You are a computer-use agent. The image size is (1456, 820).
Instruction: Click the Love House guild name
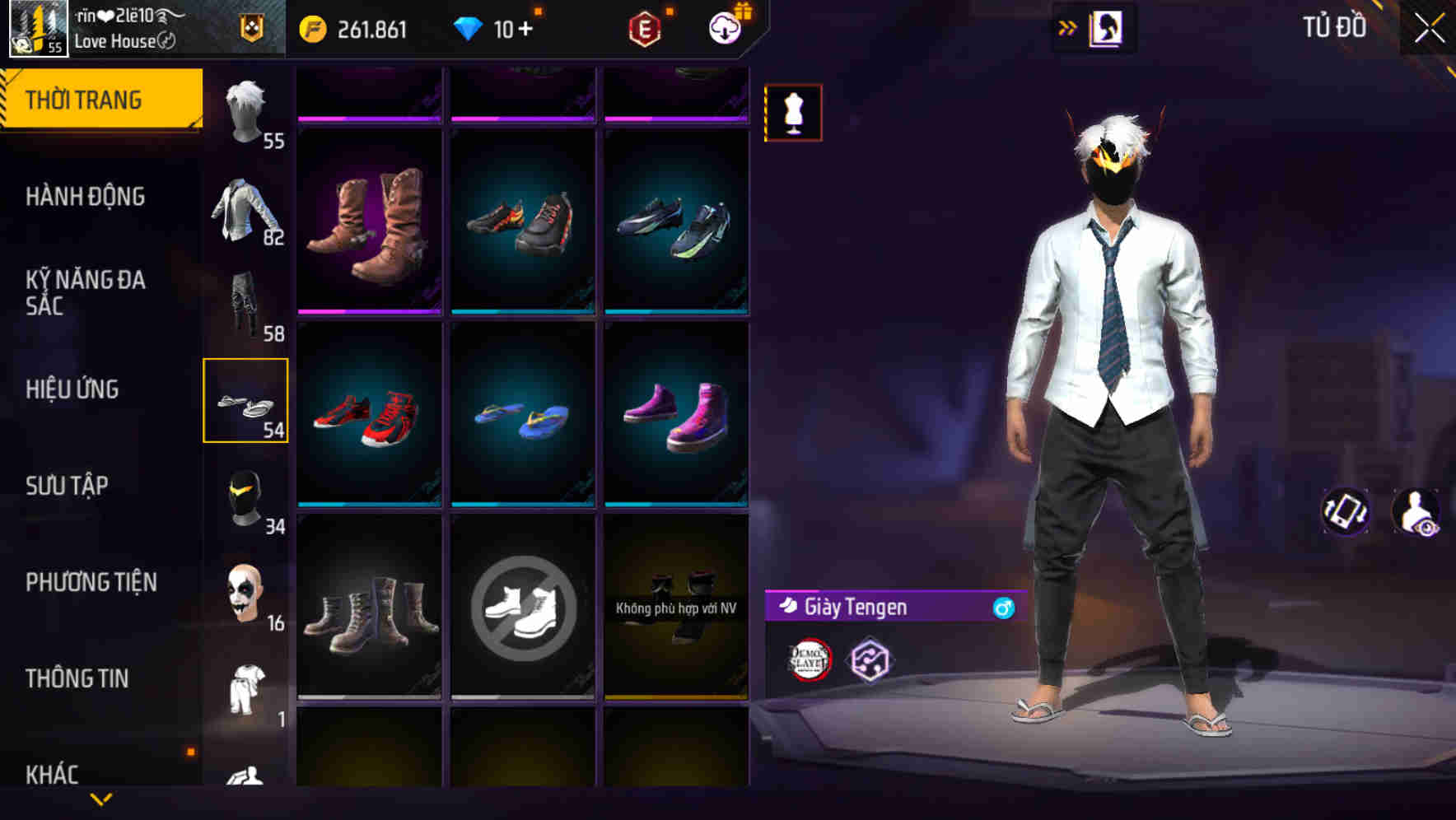(x=117, y=41)
